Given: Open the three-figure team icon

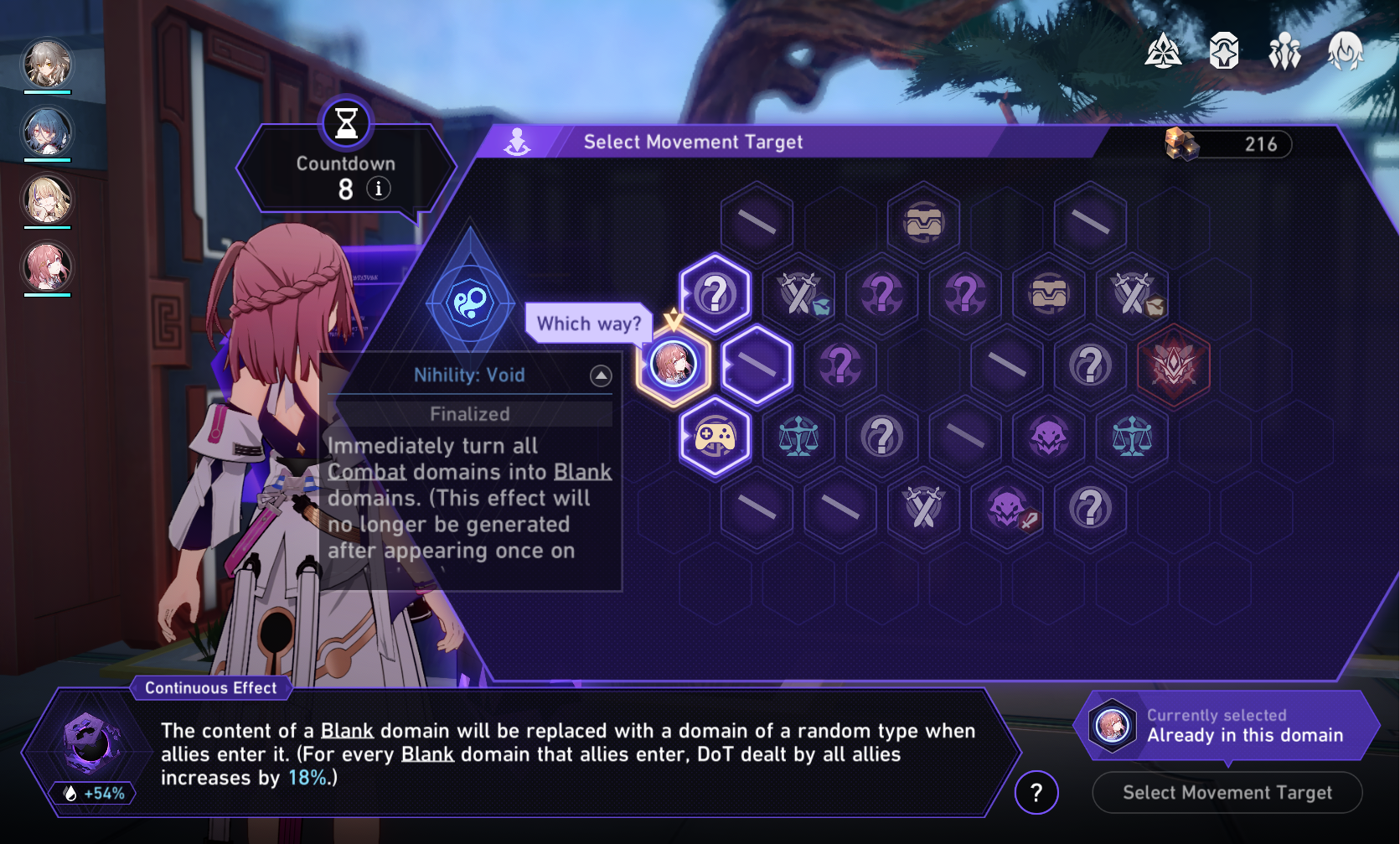Looking at the screenshot, I should 1284,51.
